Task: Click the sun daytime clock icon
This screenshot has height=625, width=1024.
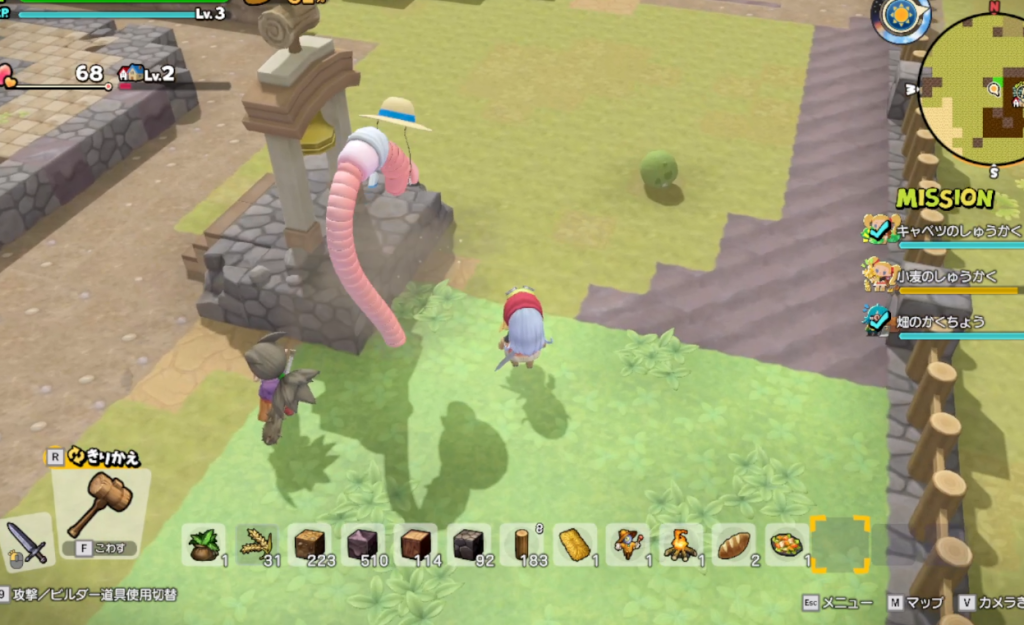Action: coord(900,18)
